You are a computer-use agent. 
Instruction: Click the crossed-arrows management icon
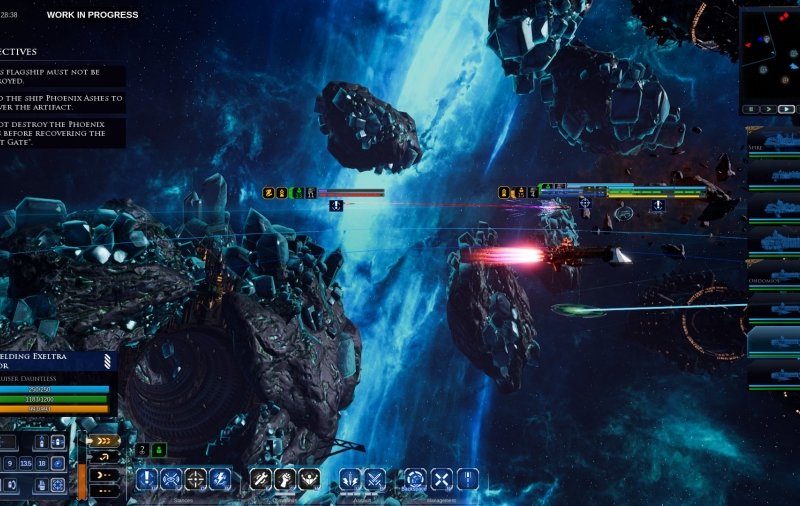[x=441, y=479]
